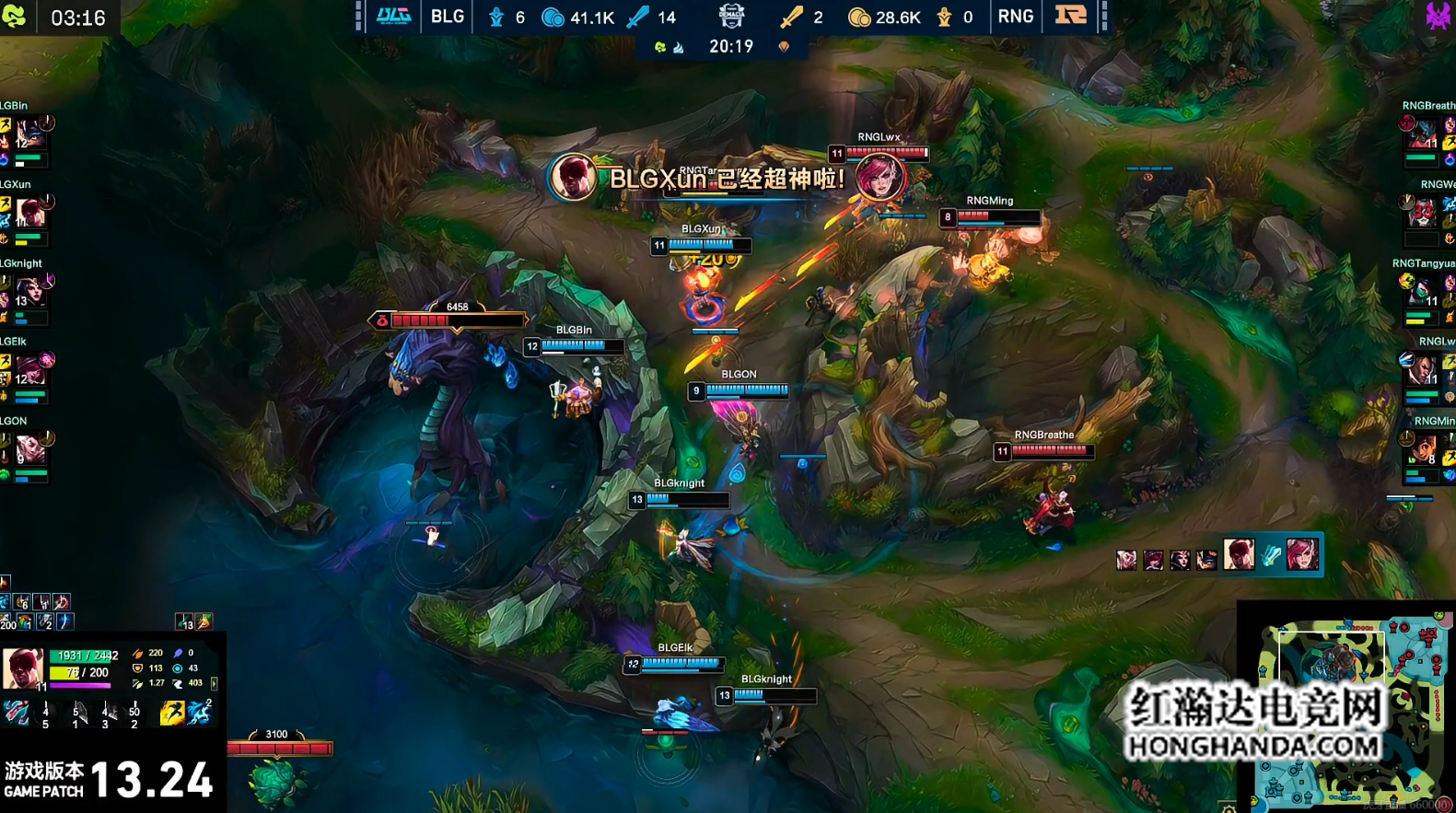Click the Lee Sin killer portrait in the kill feed
Viewport: 1456px width, 813px height.
1239,554
